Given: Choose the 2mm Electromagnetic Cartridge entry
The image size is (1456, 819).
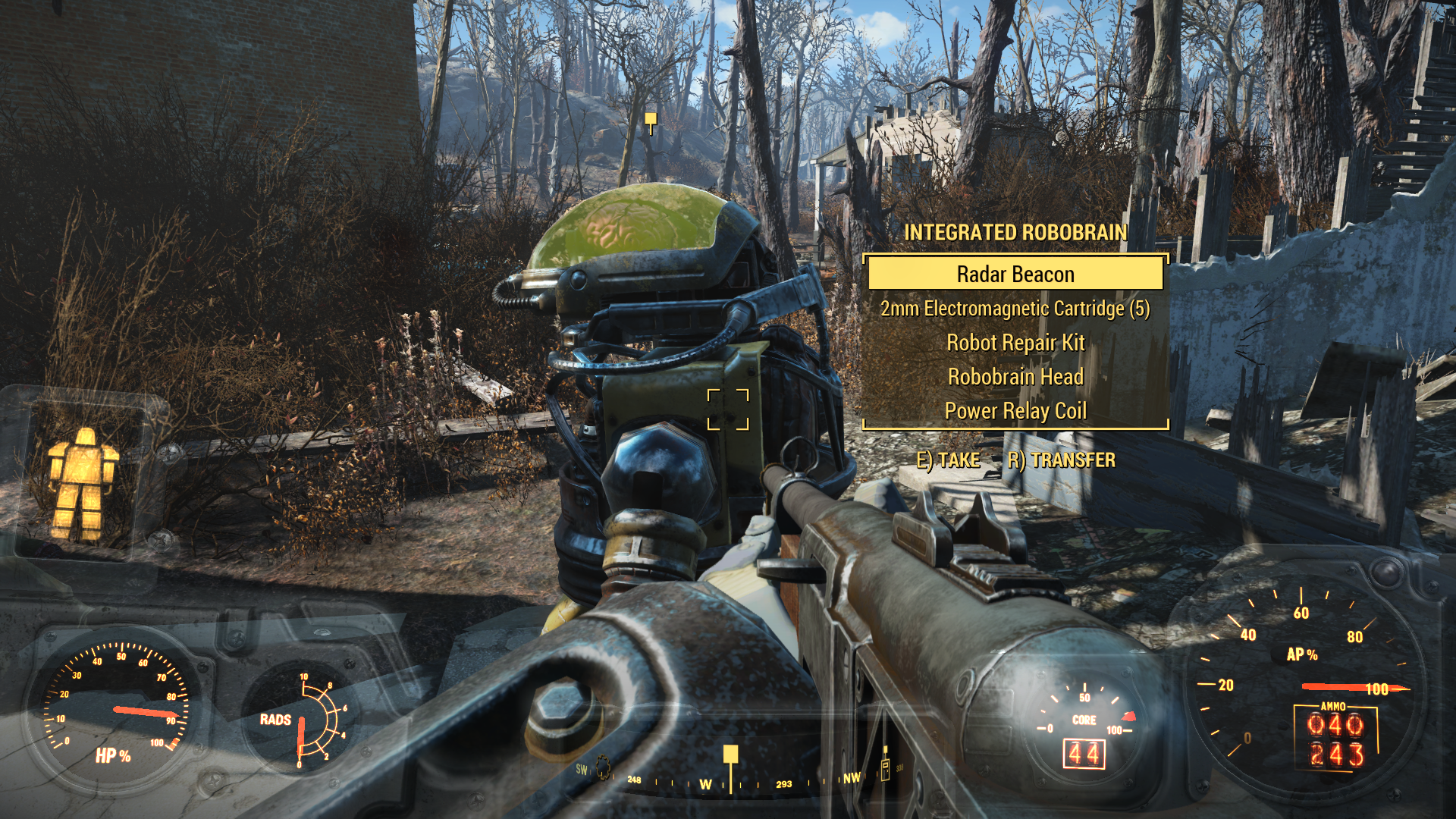Looking at the screenshot, I should (x=1015, y=309).
